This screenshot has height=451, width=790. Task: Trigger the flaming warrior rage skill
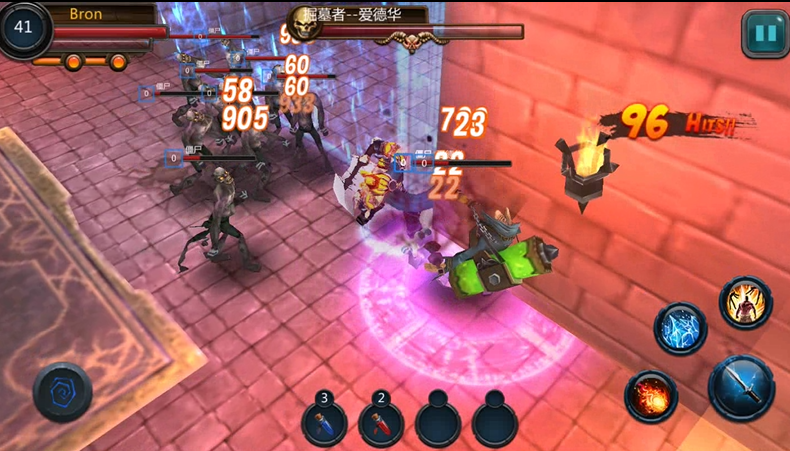[x=745, y=303]
